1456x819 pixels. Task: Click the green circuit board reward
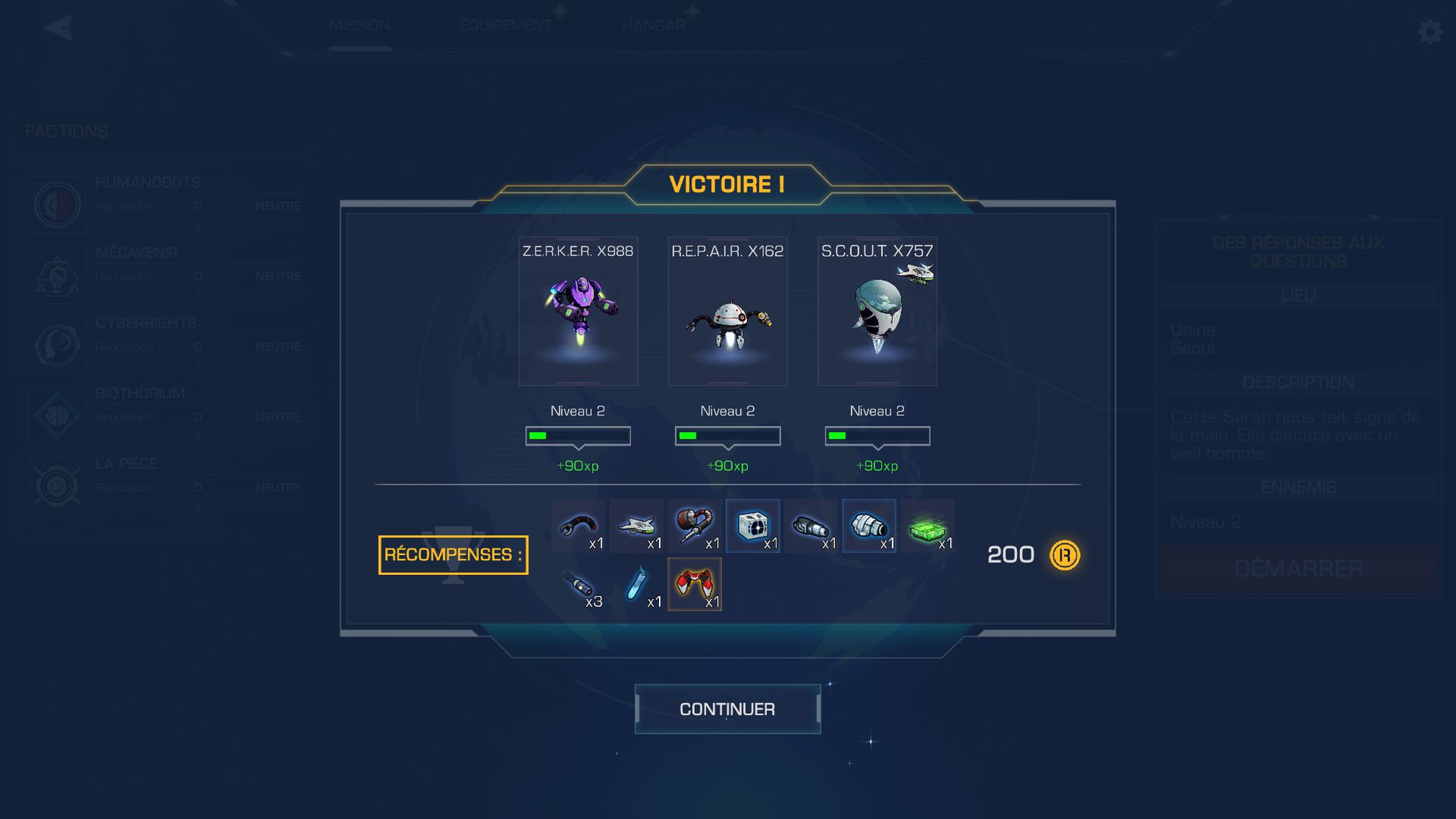[x=927, y=523]
